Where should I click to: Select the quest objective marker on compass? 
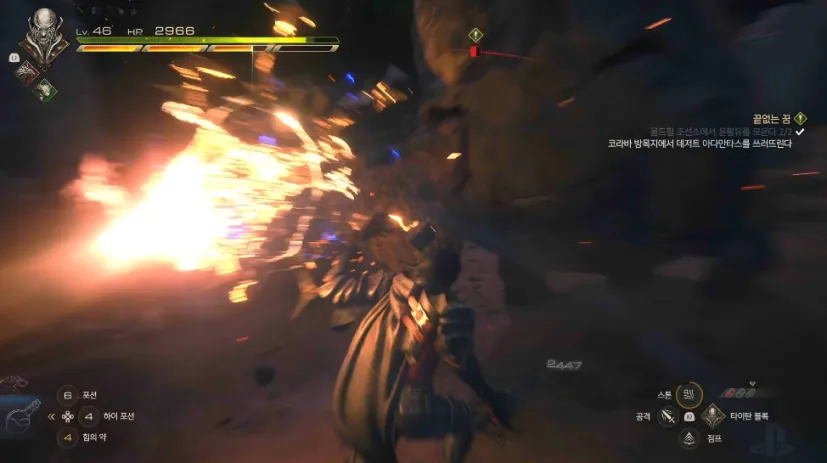(475, 35)
